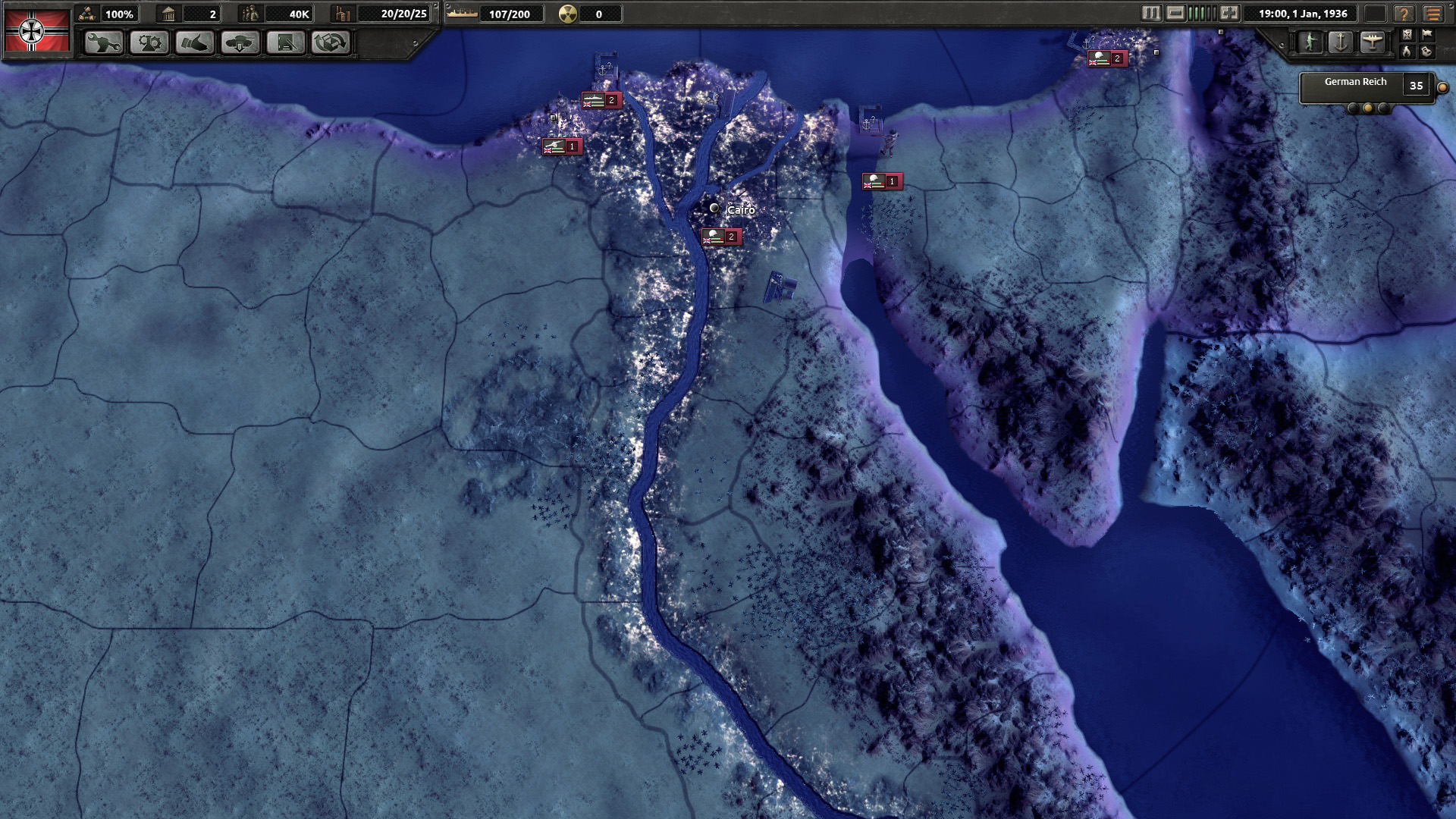Screen dimensions: 1456x819
Task: Show the flame icon map mode
Action: [1407, 51]
